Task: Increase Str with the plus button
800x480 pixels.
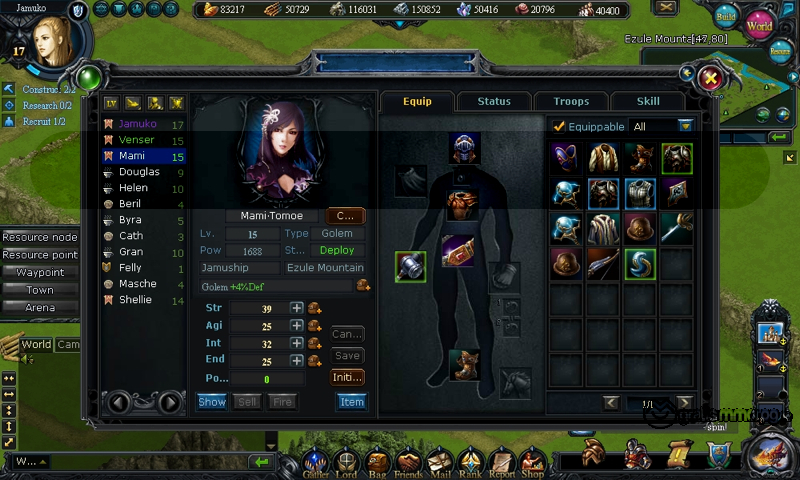Action: click(x=297, y=308)
